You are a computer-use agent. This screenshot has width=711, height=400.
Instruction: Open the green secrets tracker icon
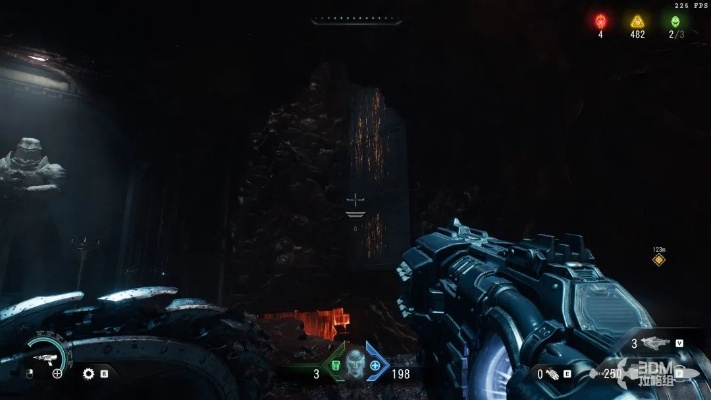(x=676, y=20)
